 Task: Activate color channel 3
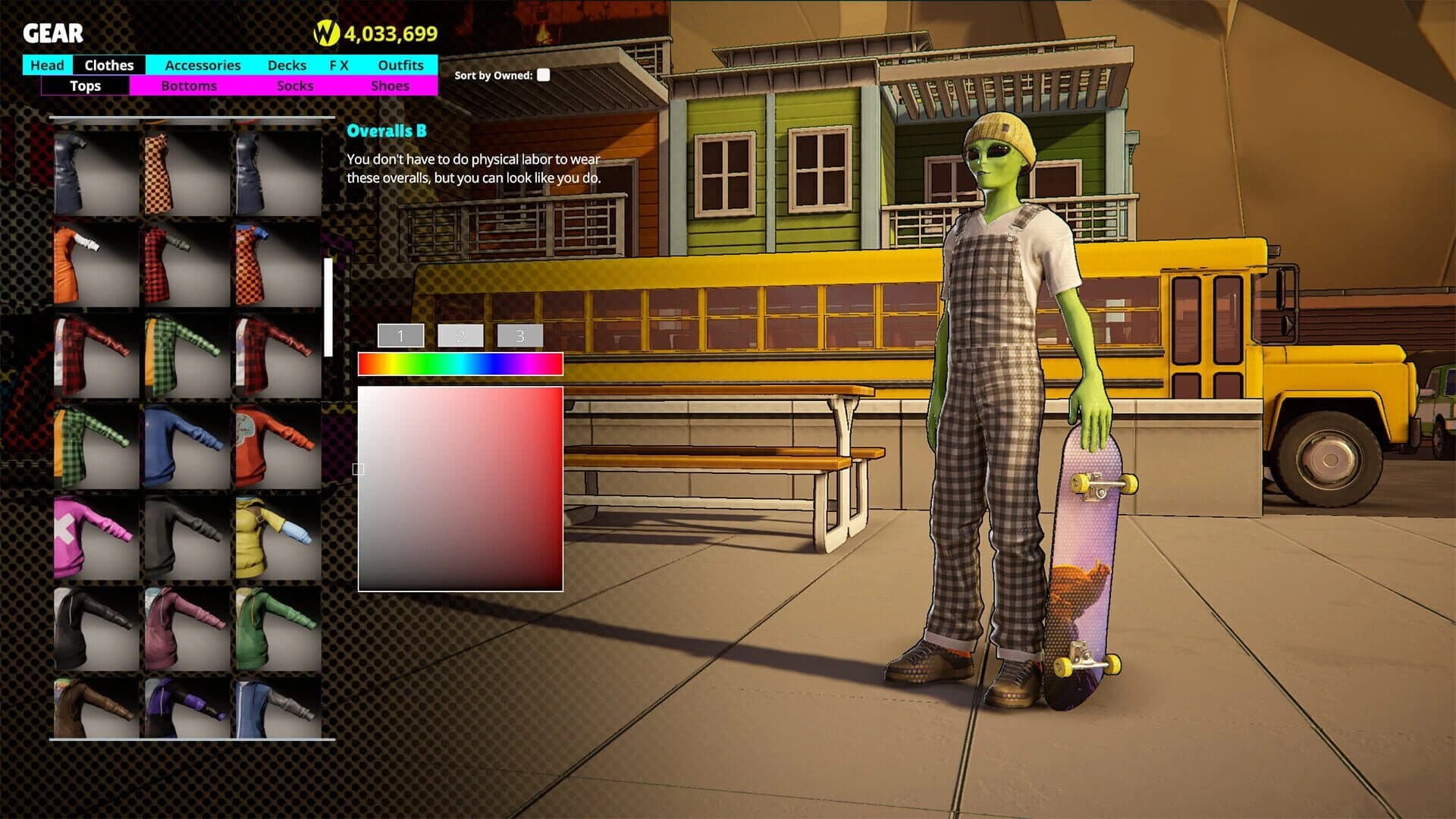tap(520, 334)
